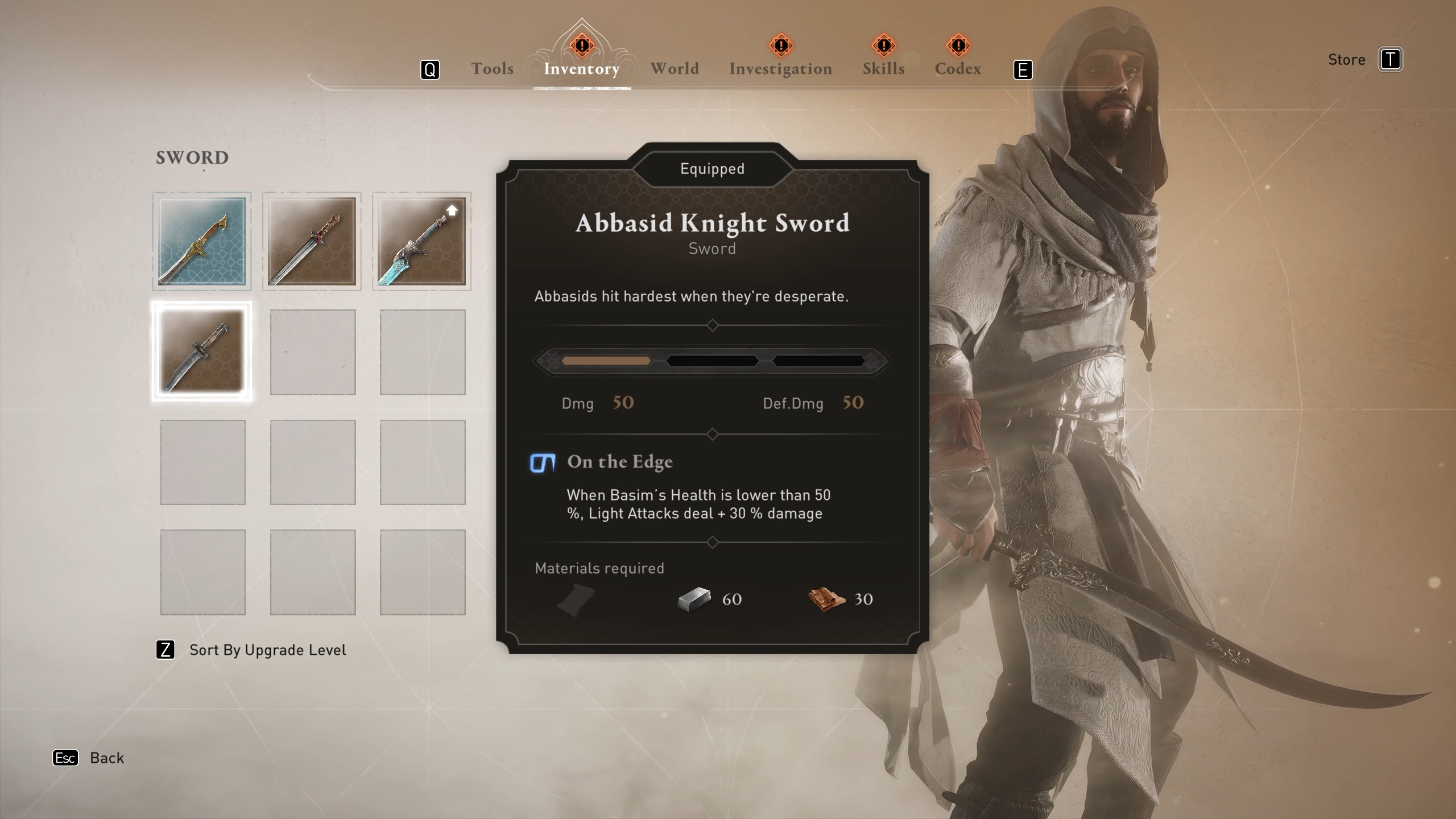Click the E key tab-switch indicator
This screenshot has width=1456, height=819.
tap(1022, 69)
